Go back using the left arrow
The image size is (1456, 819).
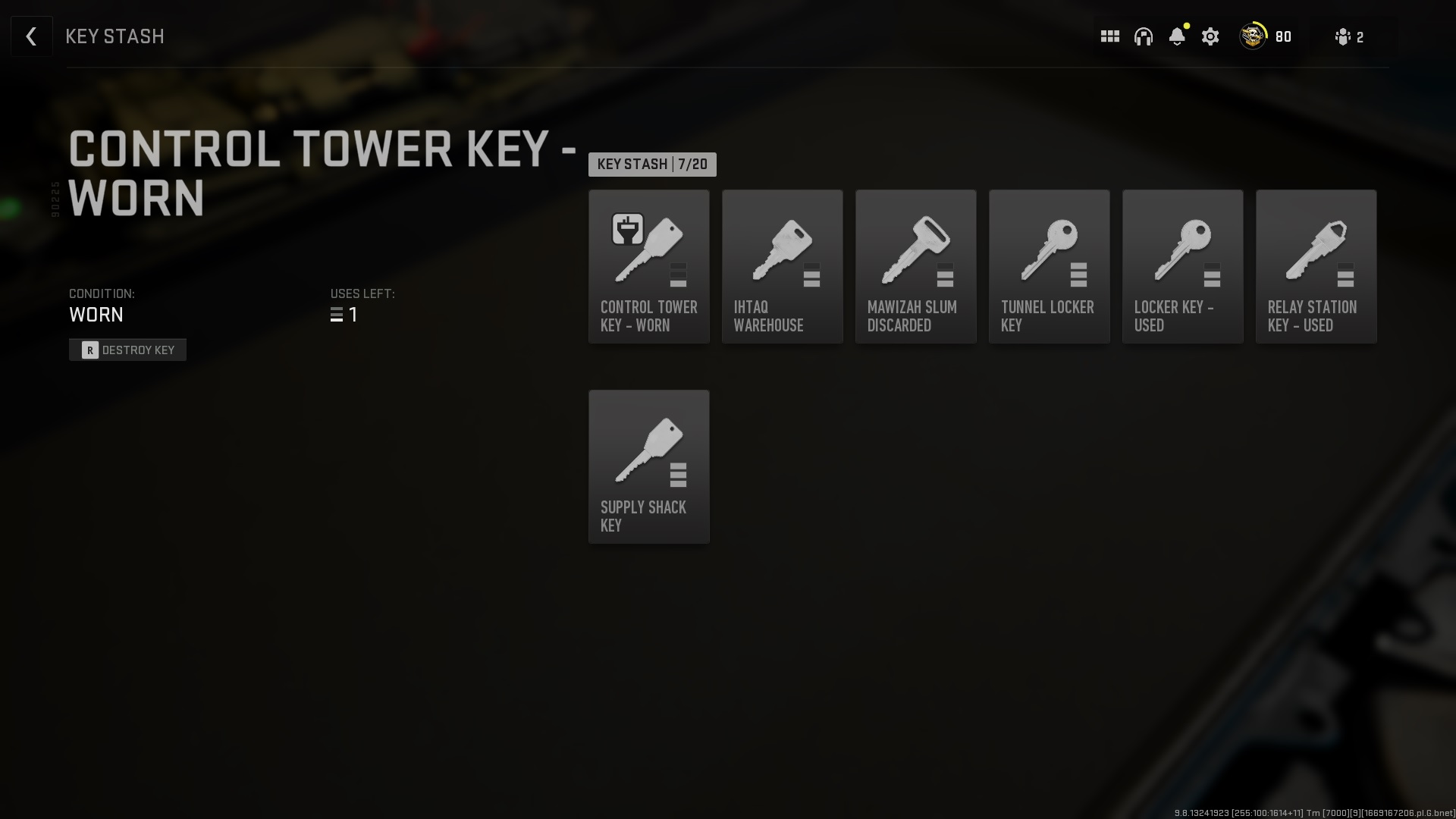coord(31,36)
